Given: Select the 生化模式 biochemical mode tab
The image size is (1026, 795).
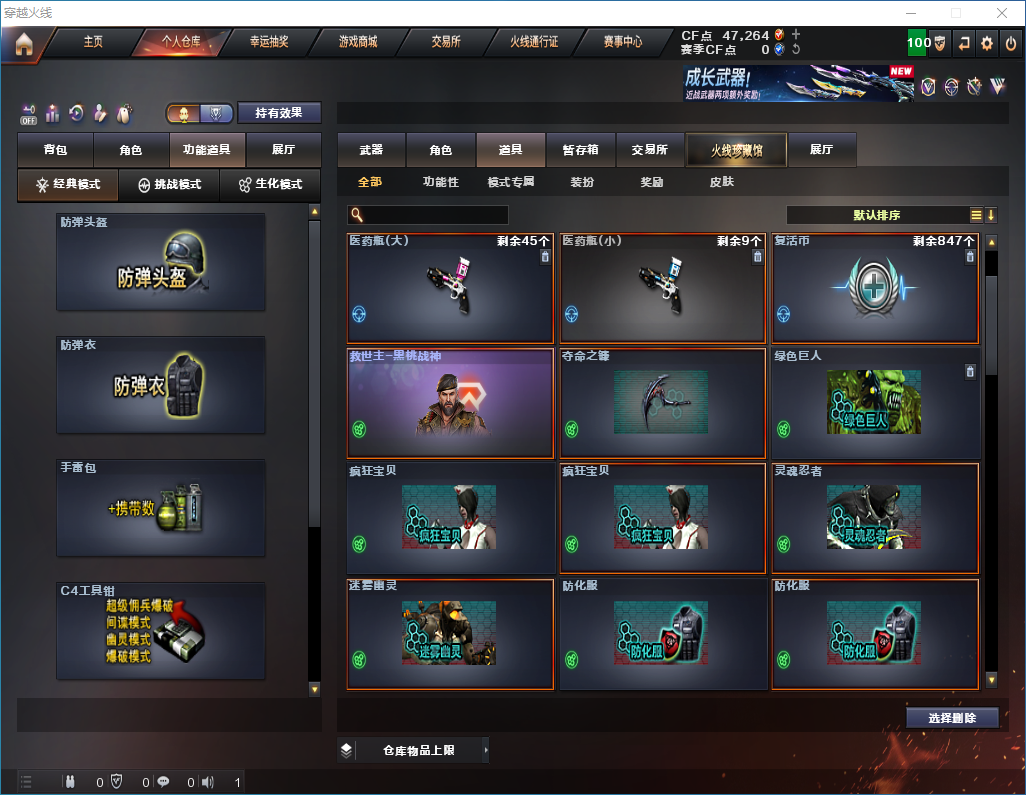Looking at the screenshot, I should point(270,185).
